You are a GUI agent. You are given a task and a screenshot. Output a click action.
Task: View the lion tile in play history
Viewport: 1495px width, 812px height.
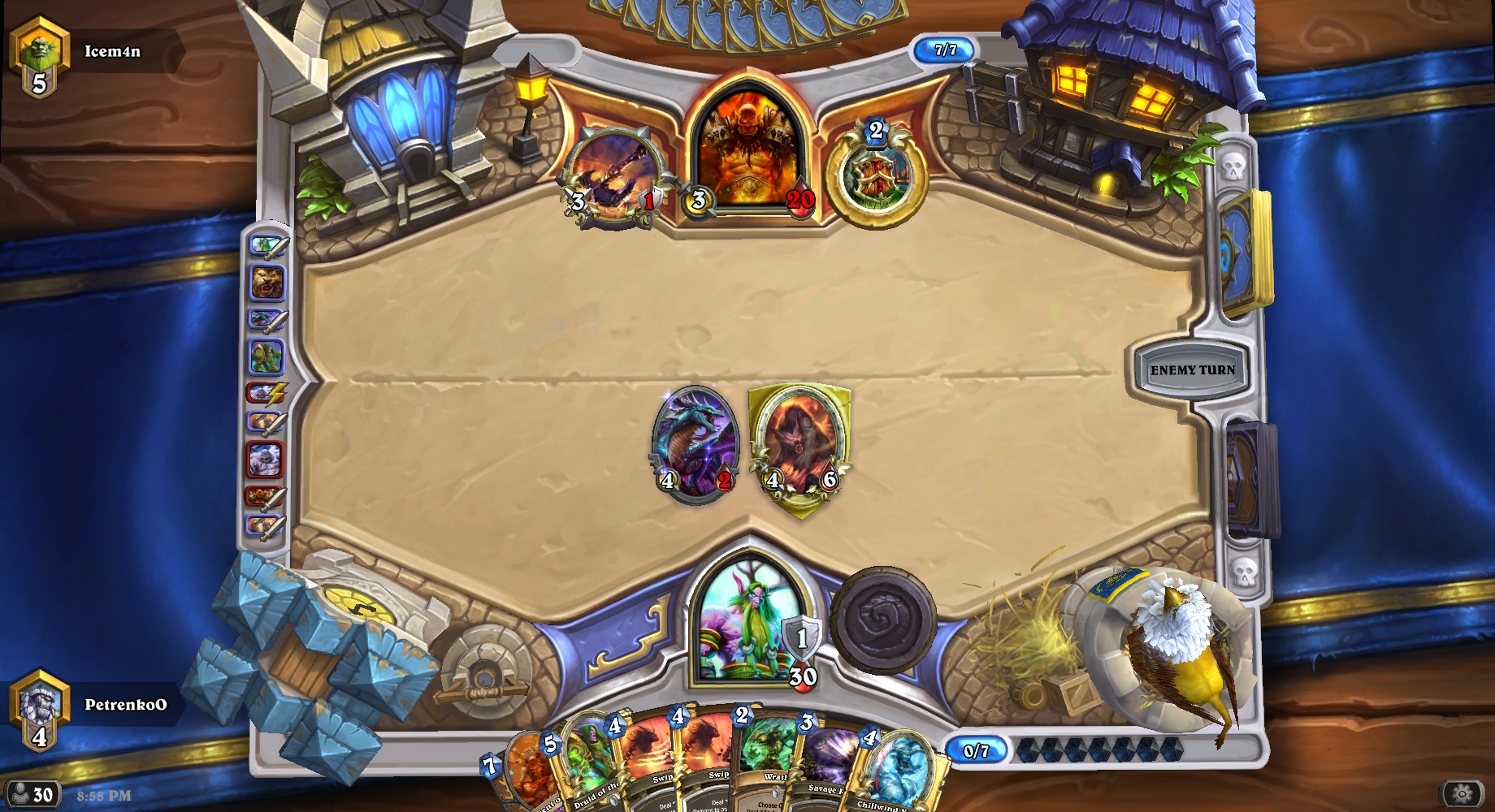point(266,283)
